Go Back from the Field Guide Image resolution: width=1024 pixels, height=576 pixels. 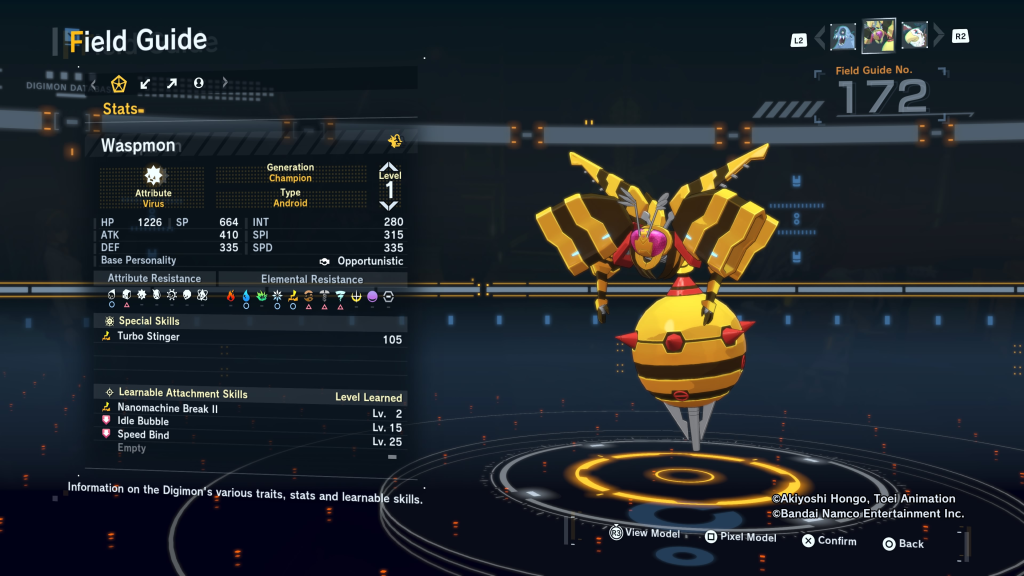click(x=903, y=544)
